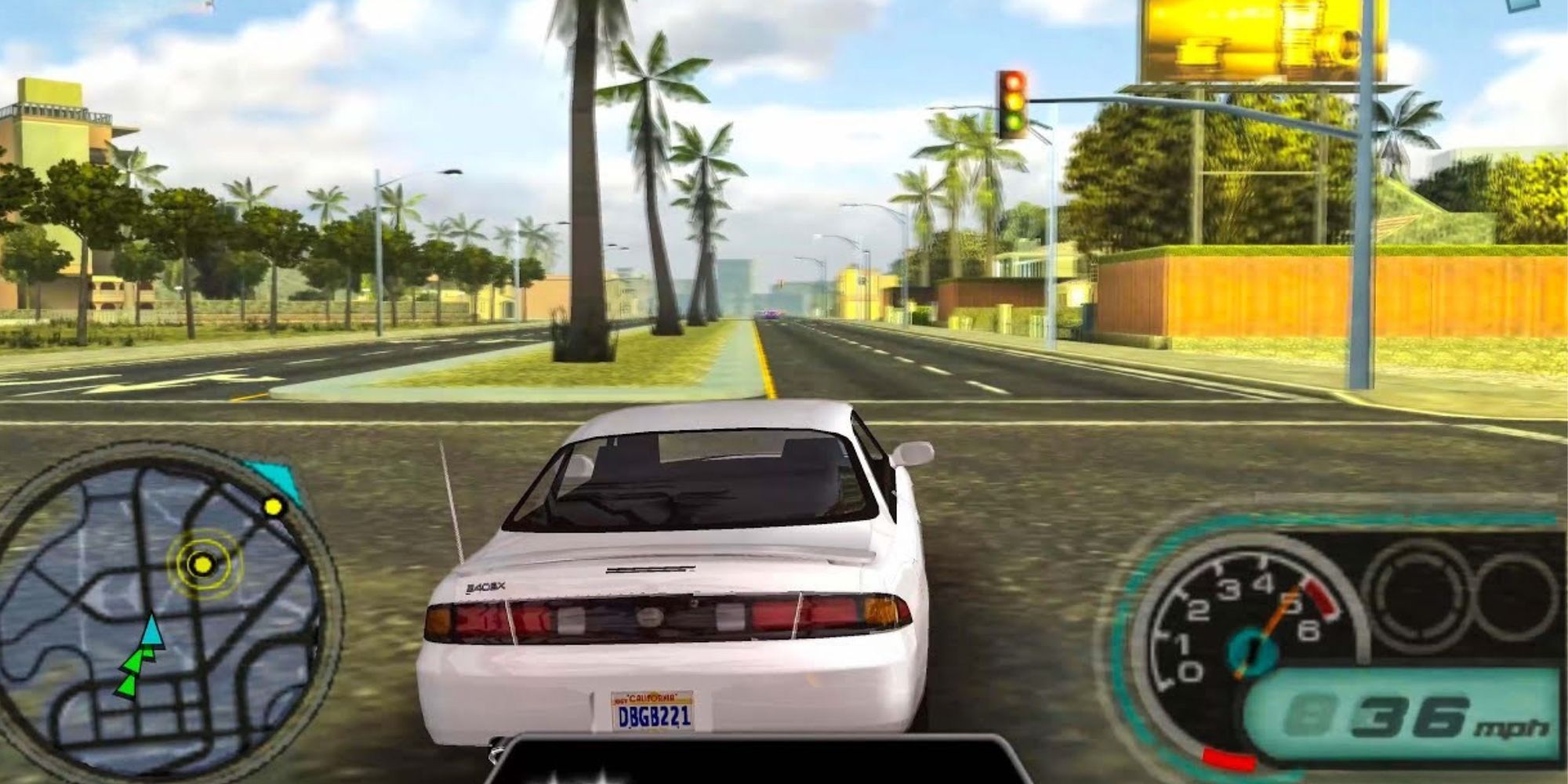Click the green traffic light signal
The width and height of the screenshot is (1568, 784).
pyautogui.click(x=1013, y=124)
